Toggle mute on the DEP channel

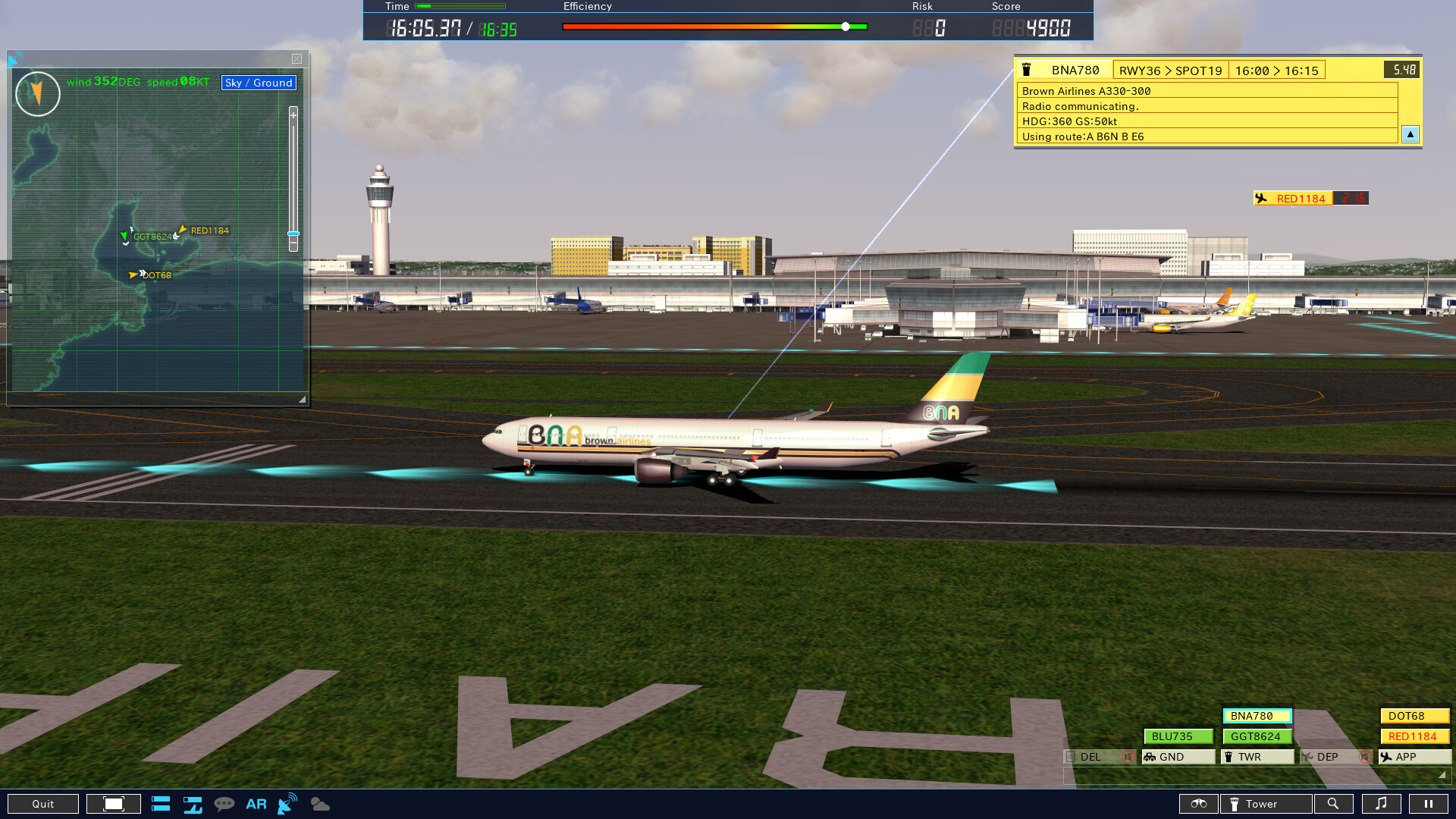1365,756
